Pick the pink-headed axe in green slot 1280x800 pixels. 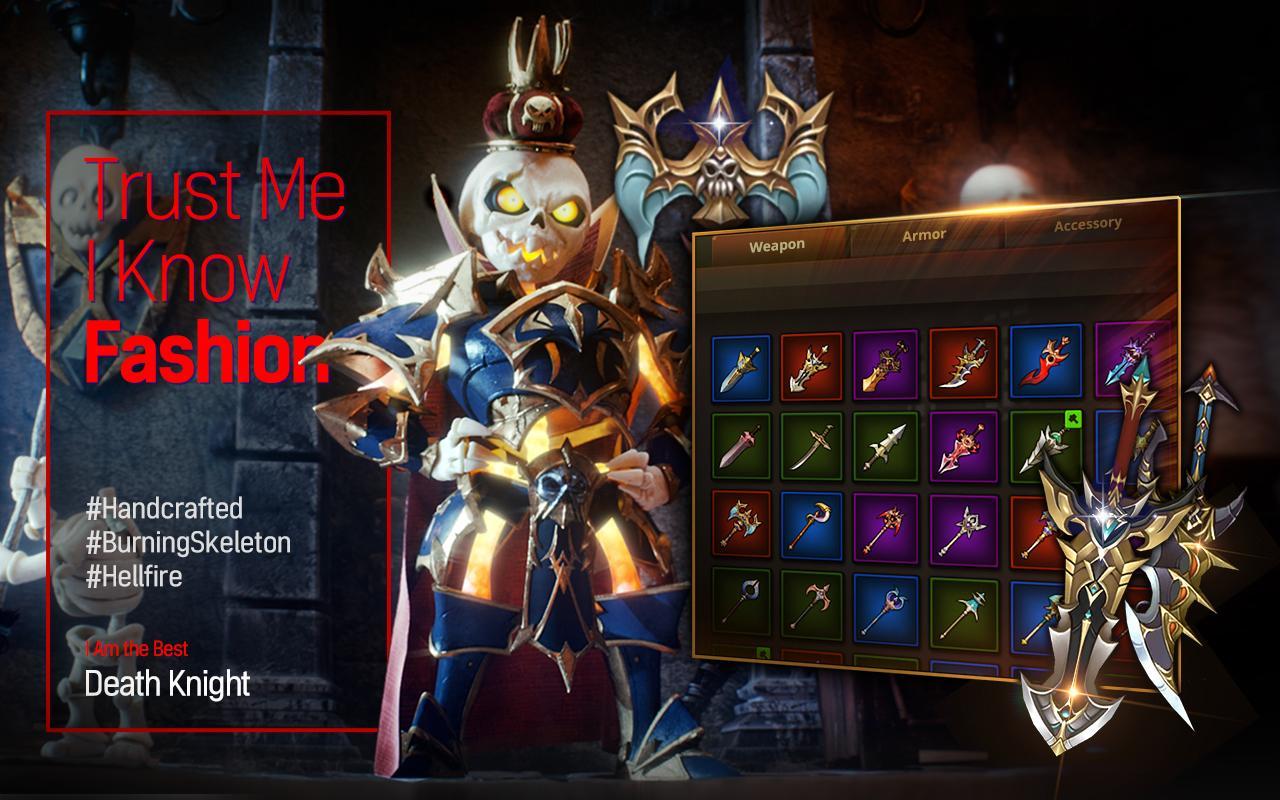click(811, 604)
